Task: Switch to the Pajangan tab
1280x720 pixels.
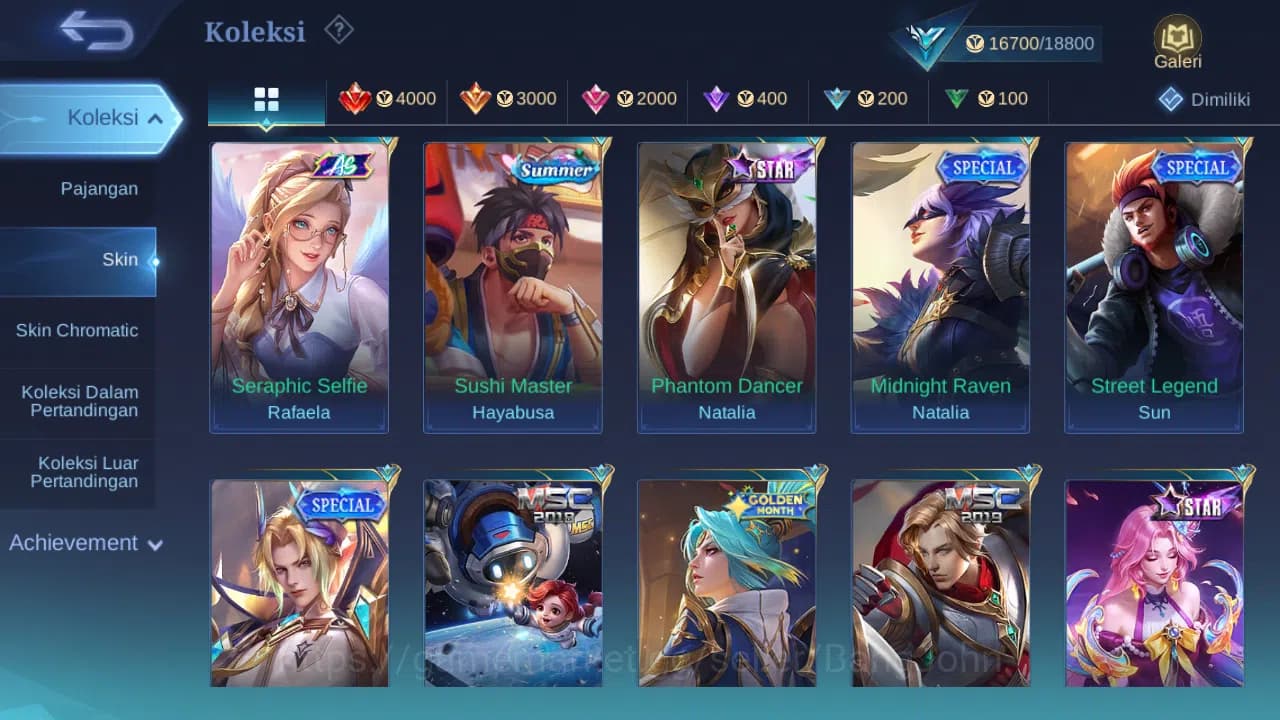Action: [100, 188]
